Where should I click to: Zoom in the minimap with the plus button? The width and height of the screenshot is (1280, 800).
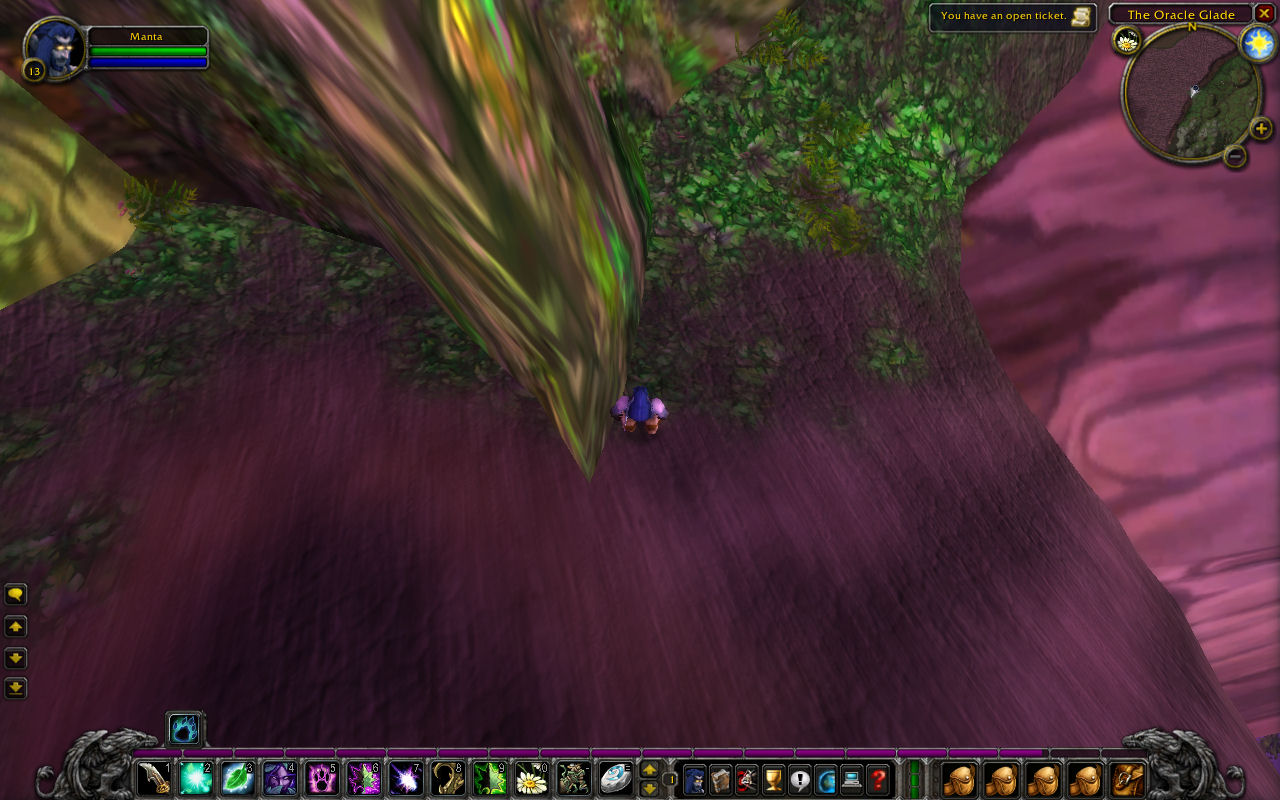(x=1261, y=128)
